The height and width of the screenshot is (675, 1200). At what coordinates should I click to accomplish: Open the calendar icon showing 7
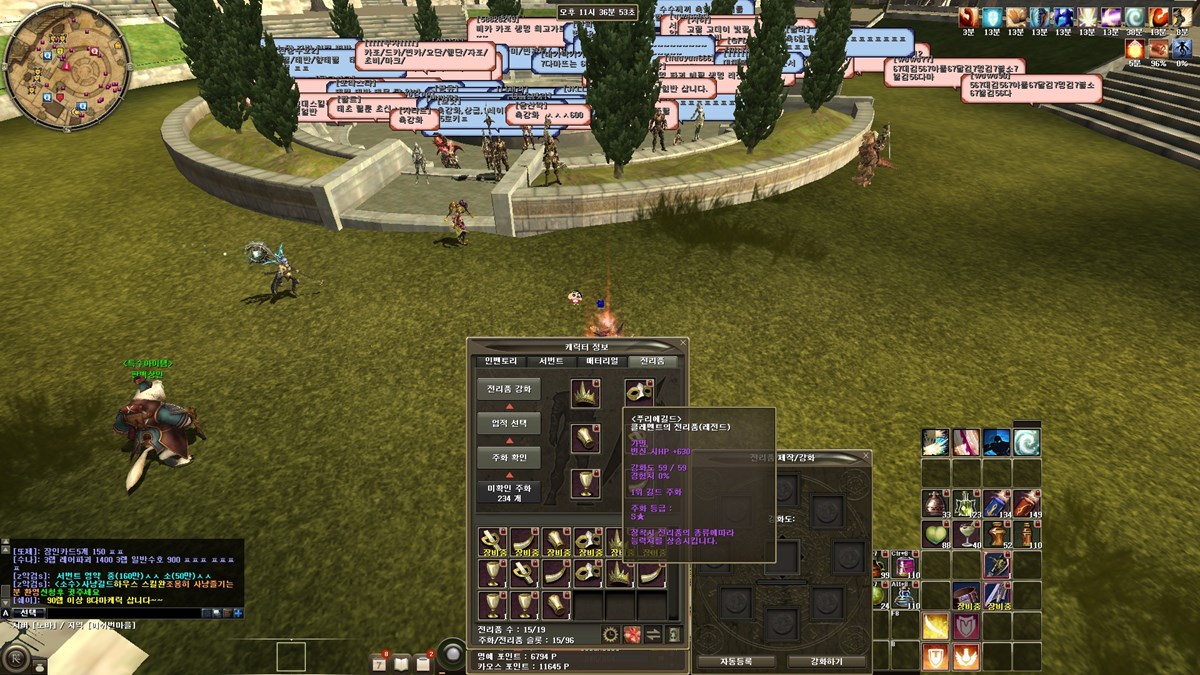click(380, 662)
